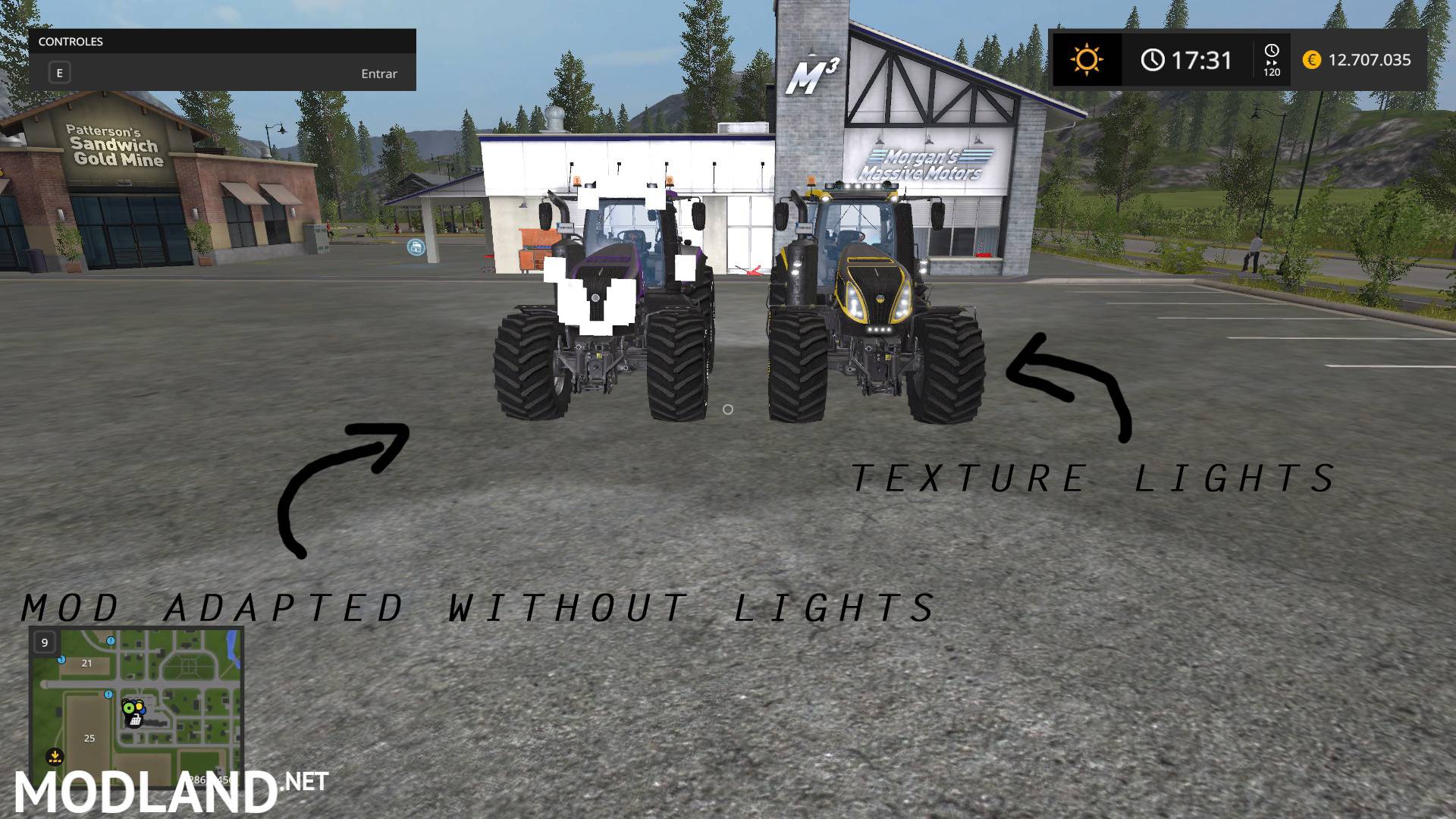
Task: Click field 25 on the minimap
Action: (x=89, y=738)
